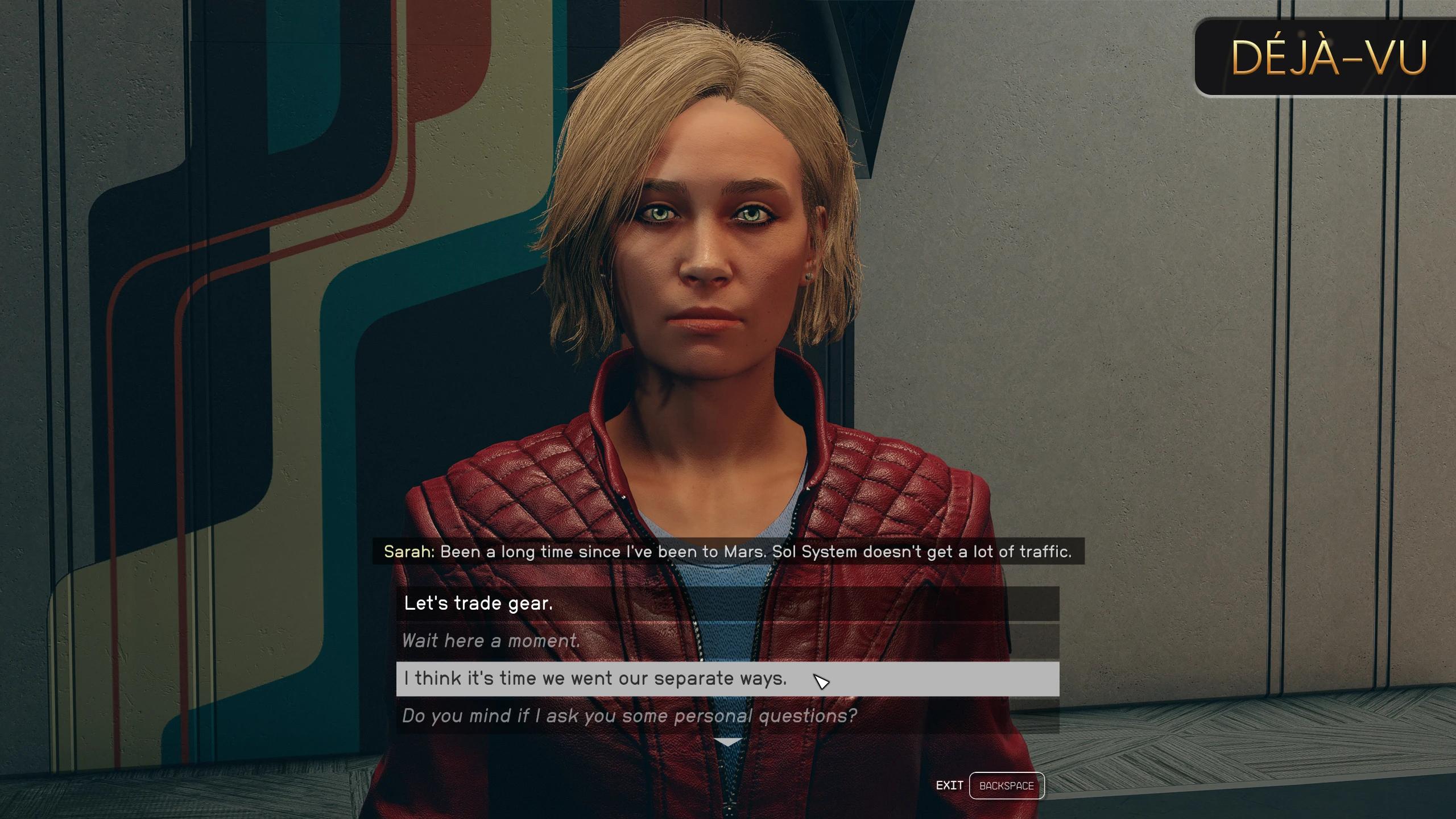Click the EXIT button
Viewport: 1456px width, 819px height.
[x=950, y=785]
